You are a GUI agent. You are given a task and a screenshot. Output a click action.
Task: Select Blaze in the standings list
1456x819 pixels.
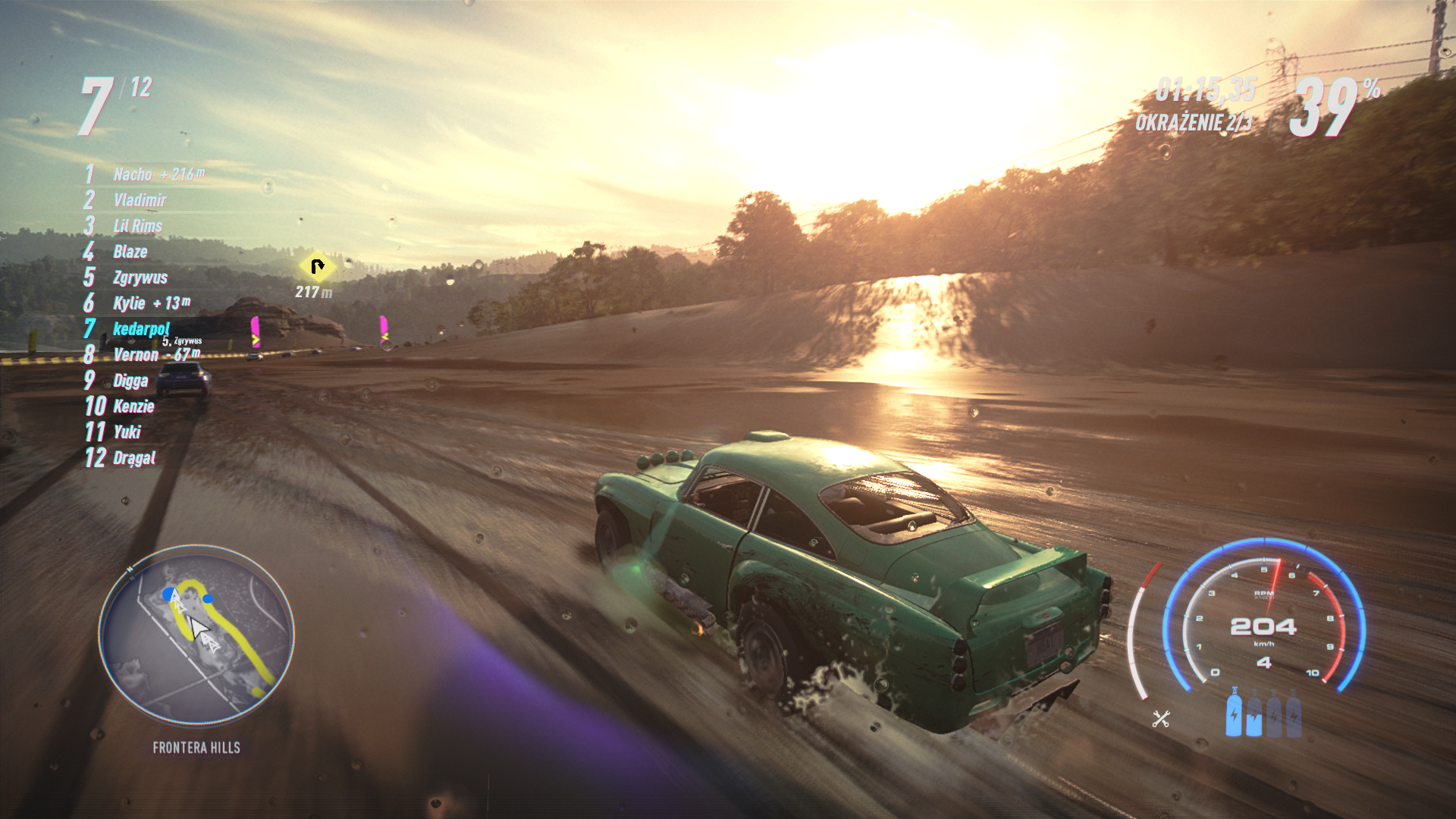[x=130, y=252]
